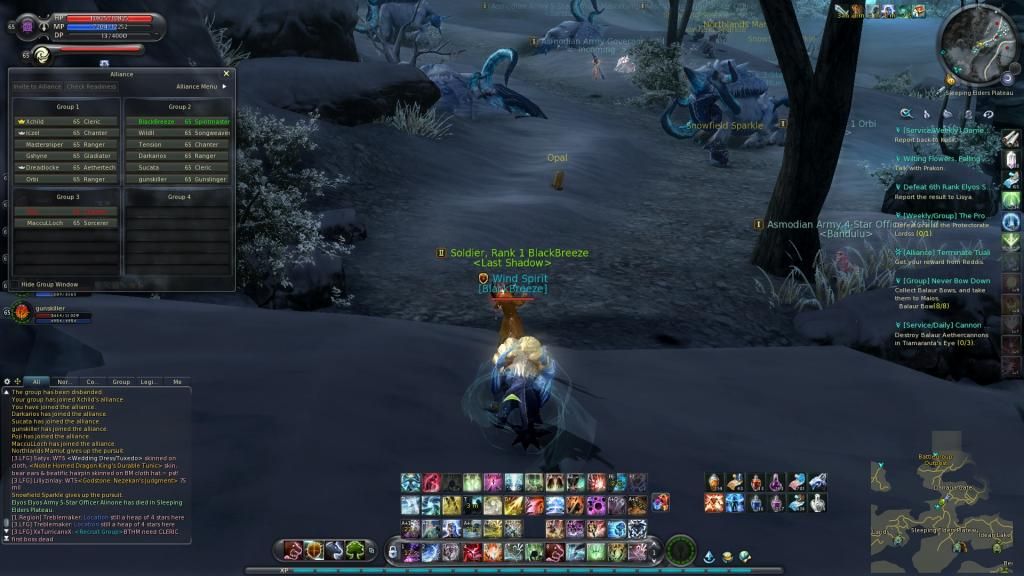Switch to the All chat tab
1024x576 pixels.
click(36, 381)
